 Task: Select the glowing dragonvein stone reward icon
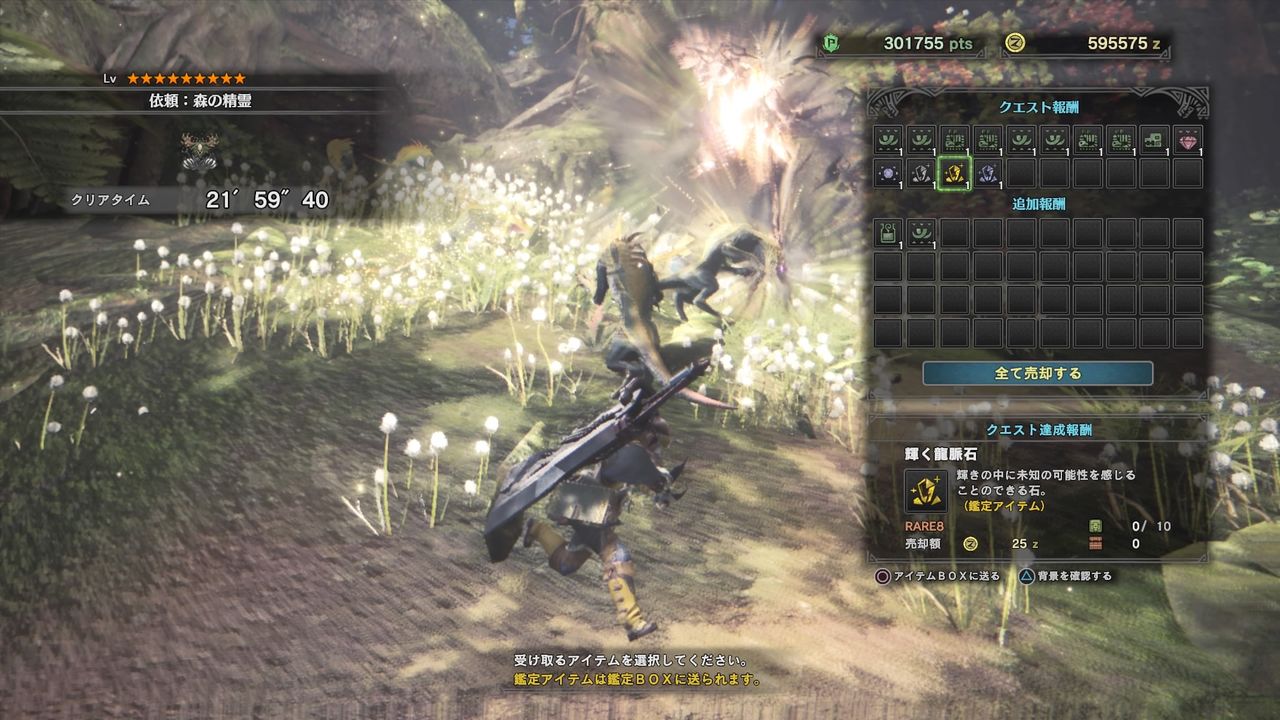coord(955,172)
